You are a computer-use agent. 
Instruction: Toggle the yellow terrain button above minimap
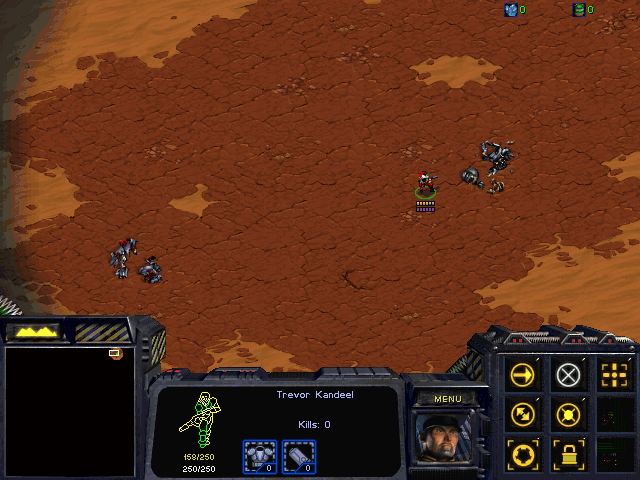tap(33, 331)
